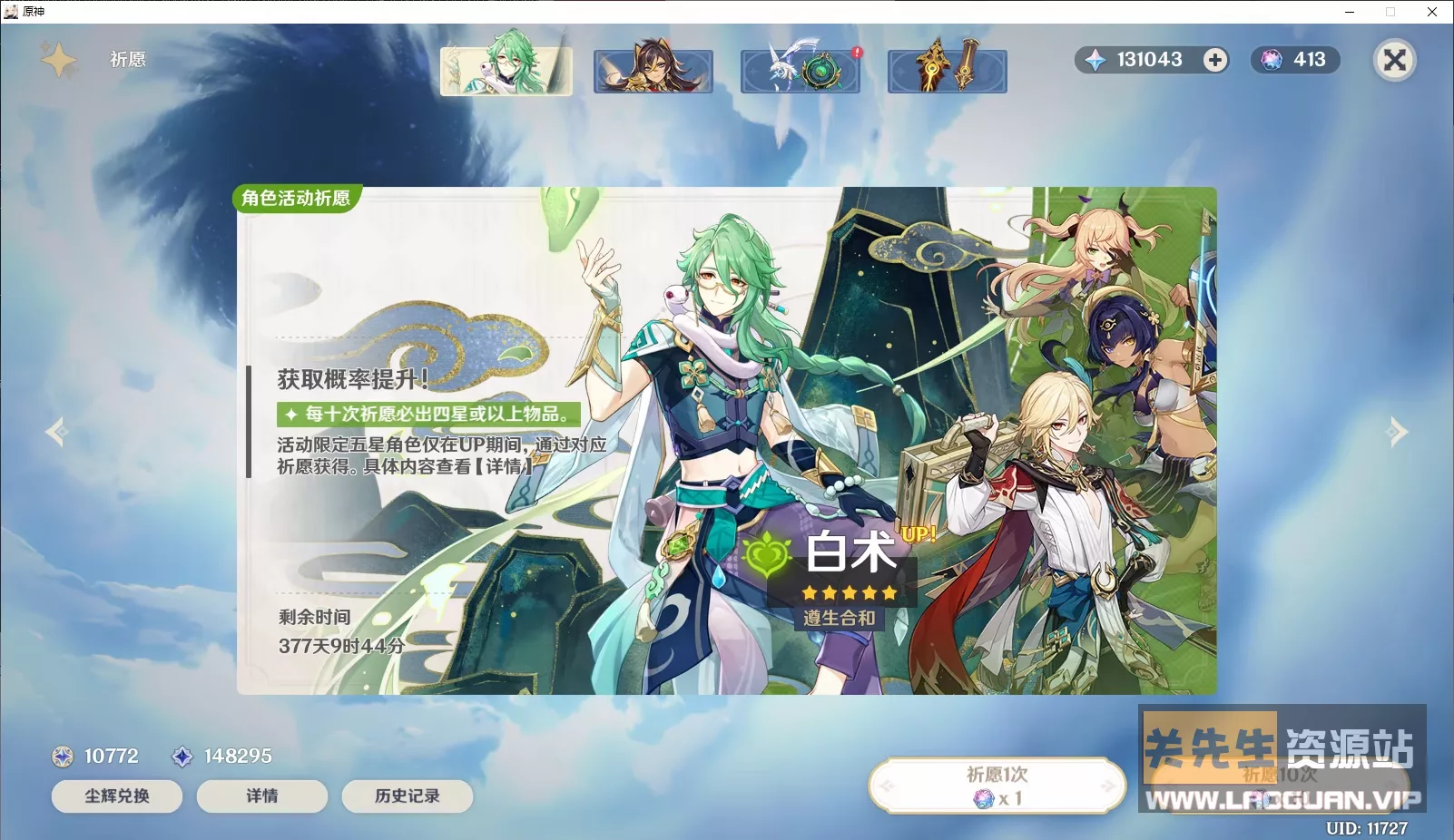Viewport: 1454px width, 840px height.
Task: Close the wish screen with the X button
Action: (x=1395, y=60)
